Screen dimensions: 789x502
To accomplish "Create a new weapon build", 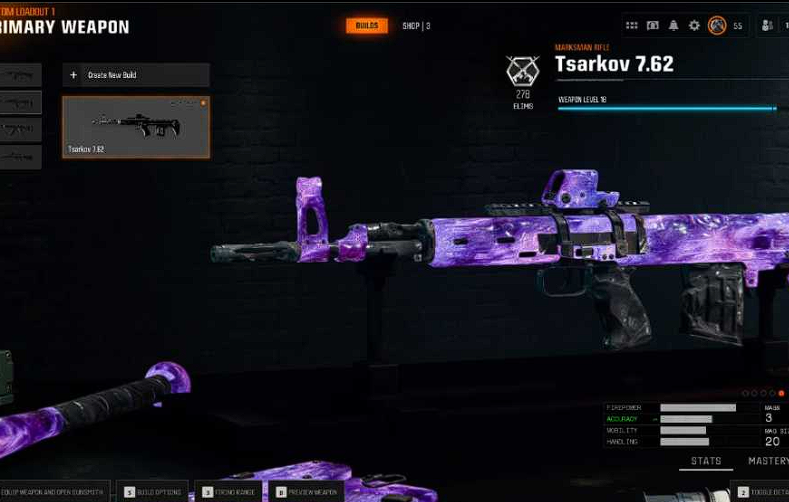I will (x=136, y=75).
